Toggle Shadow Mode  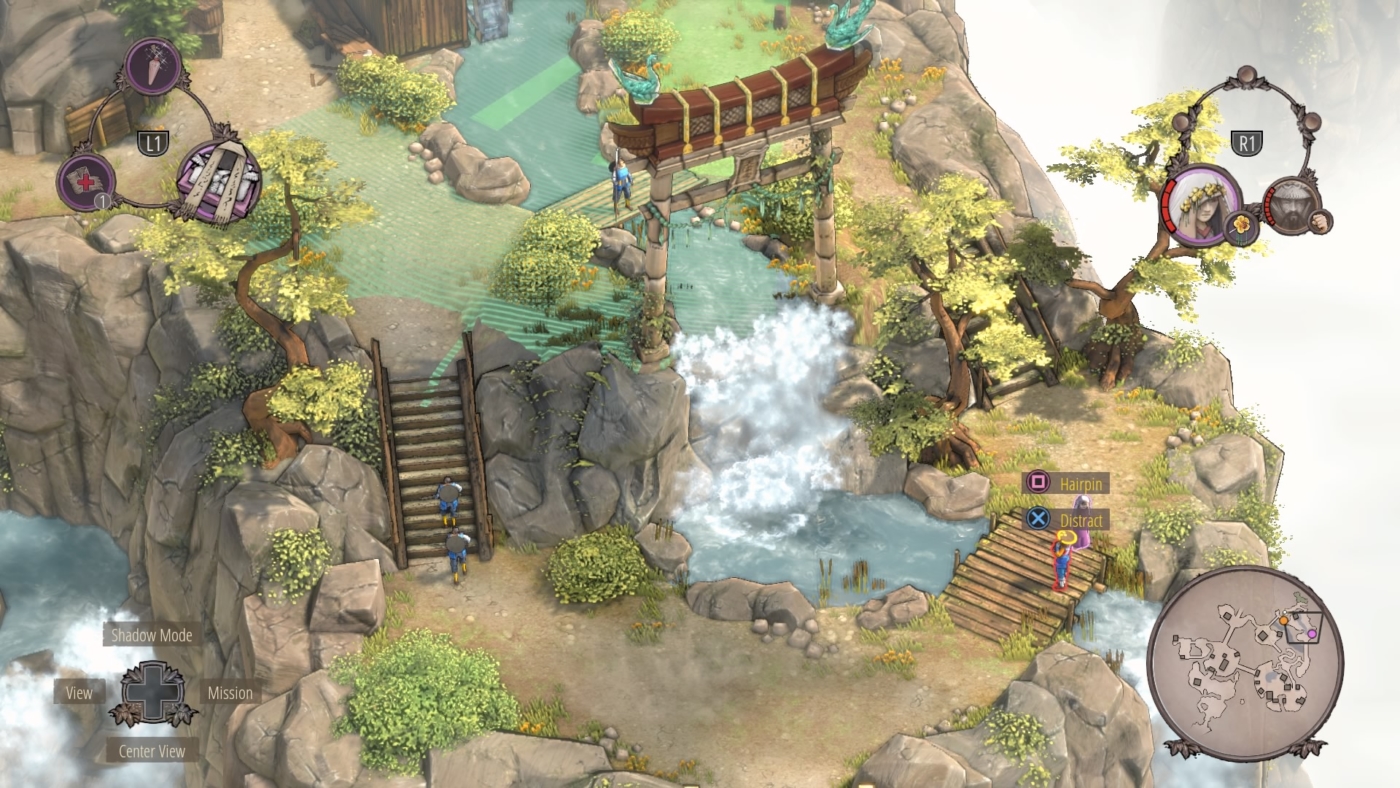click(152, 634)
